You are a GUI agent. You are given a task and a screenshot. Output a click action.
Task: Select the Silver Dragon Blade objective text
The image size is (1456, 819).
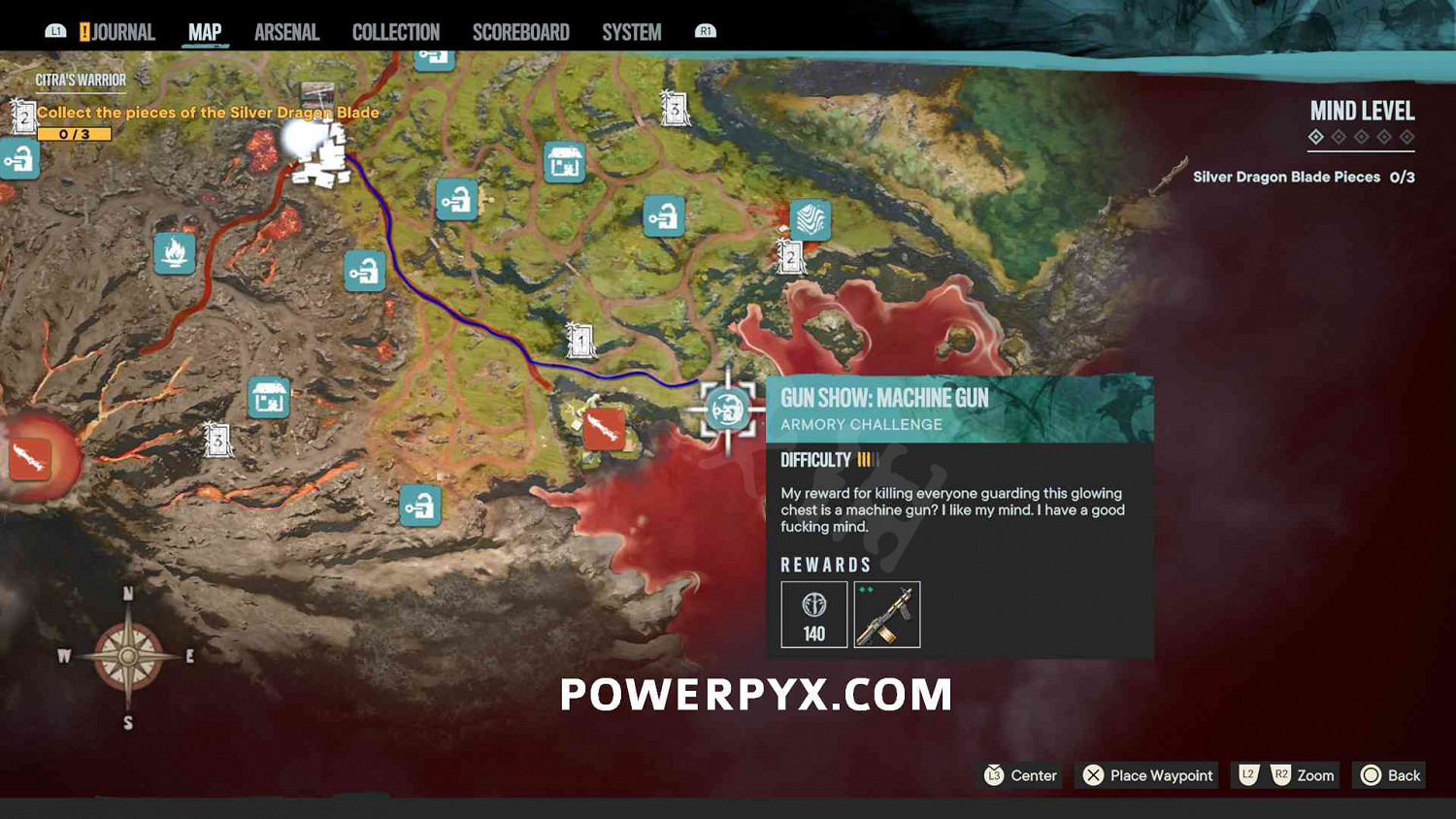point(208,113)
